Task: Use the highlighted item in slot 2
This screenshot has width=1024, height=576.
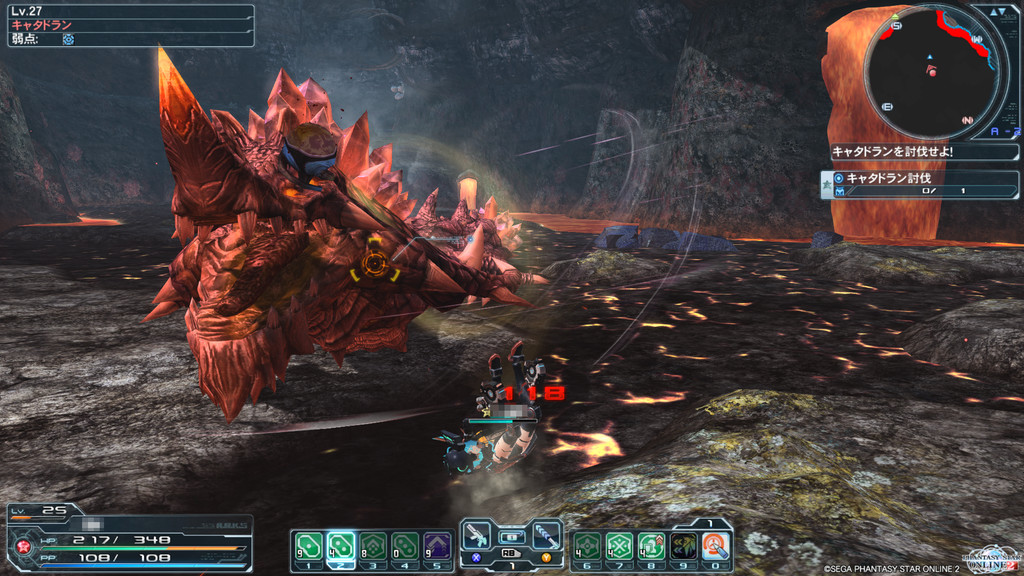Action: tap(340, 545)
